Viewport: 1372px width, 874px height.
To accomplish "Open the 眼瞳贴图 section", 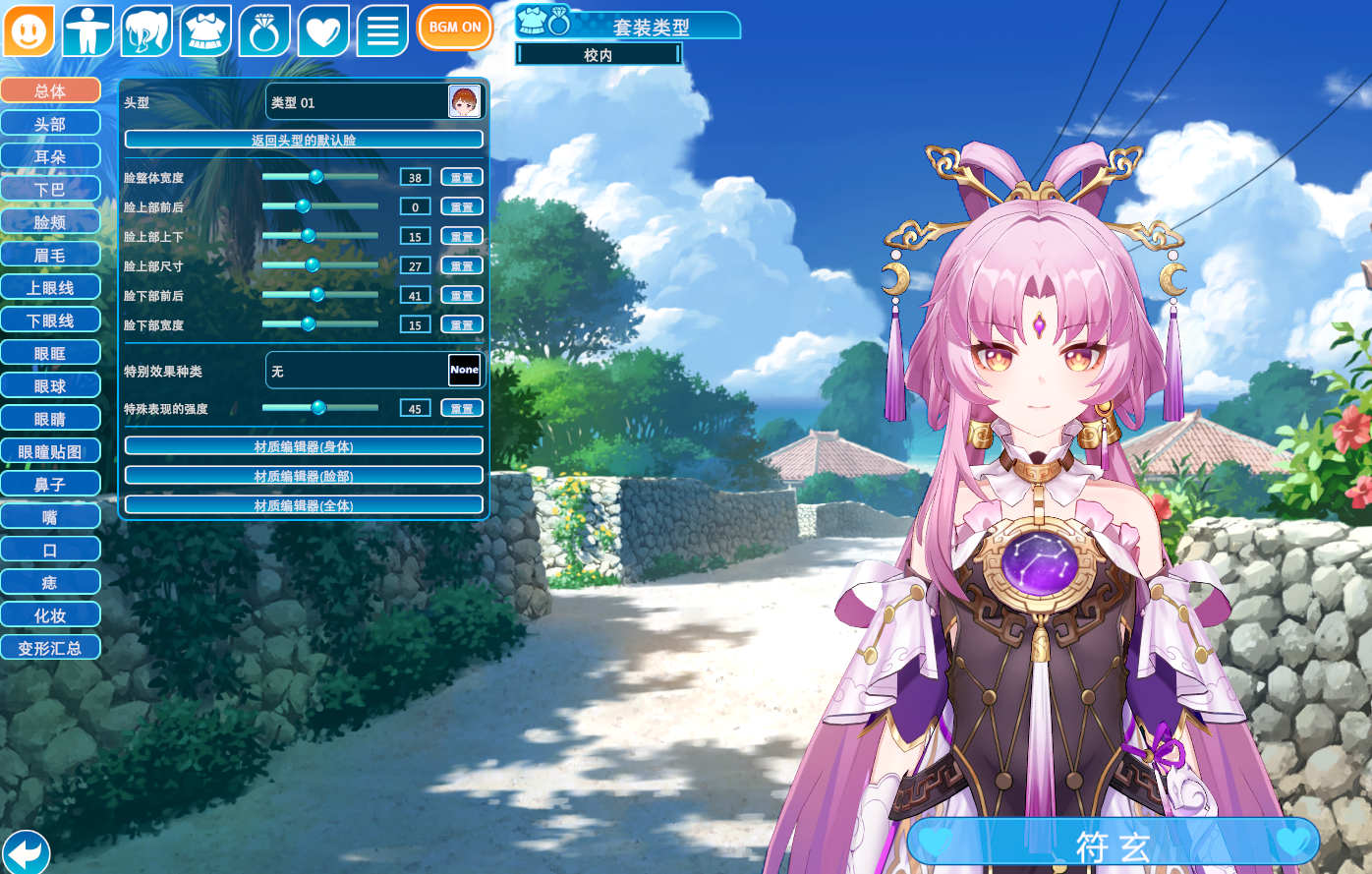I will tap(50, 452).
